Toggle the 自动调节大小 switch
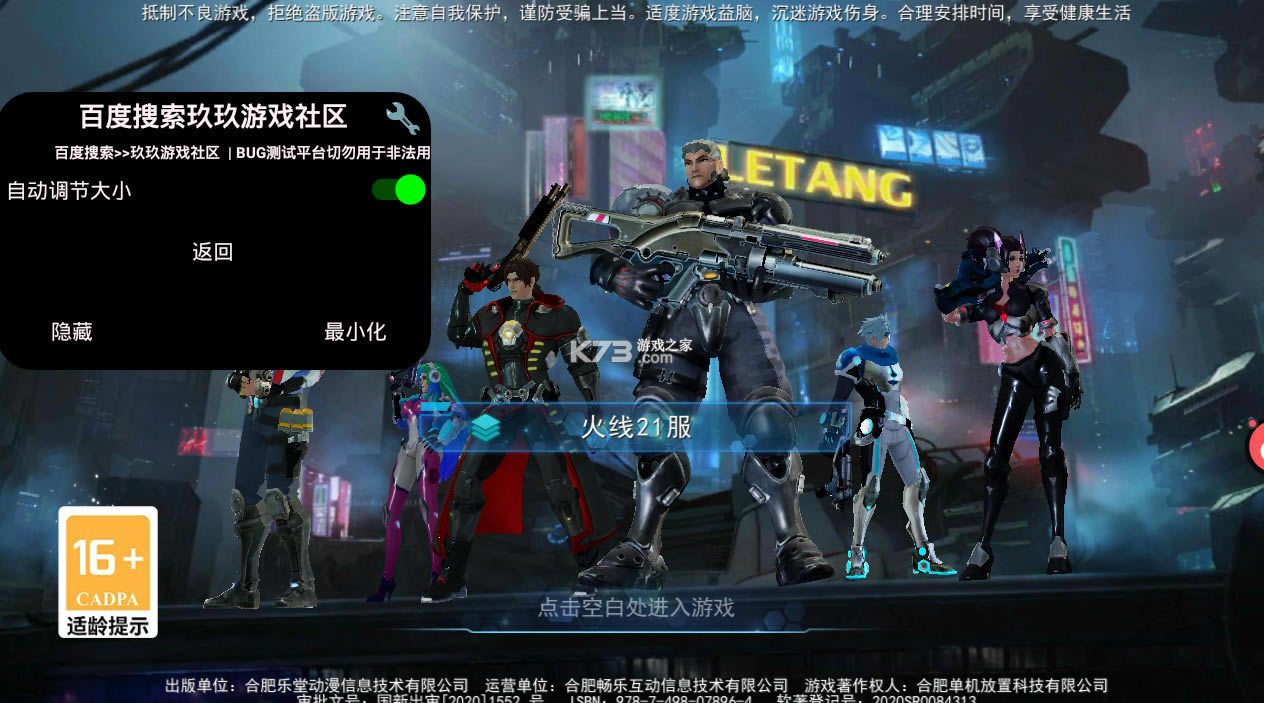The image size is (1264, 703). [x=399, y=190]
